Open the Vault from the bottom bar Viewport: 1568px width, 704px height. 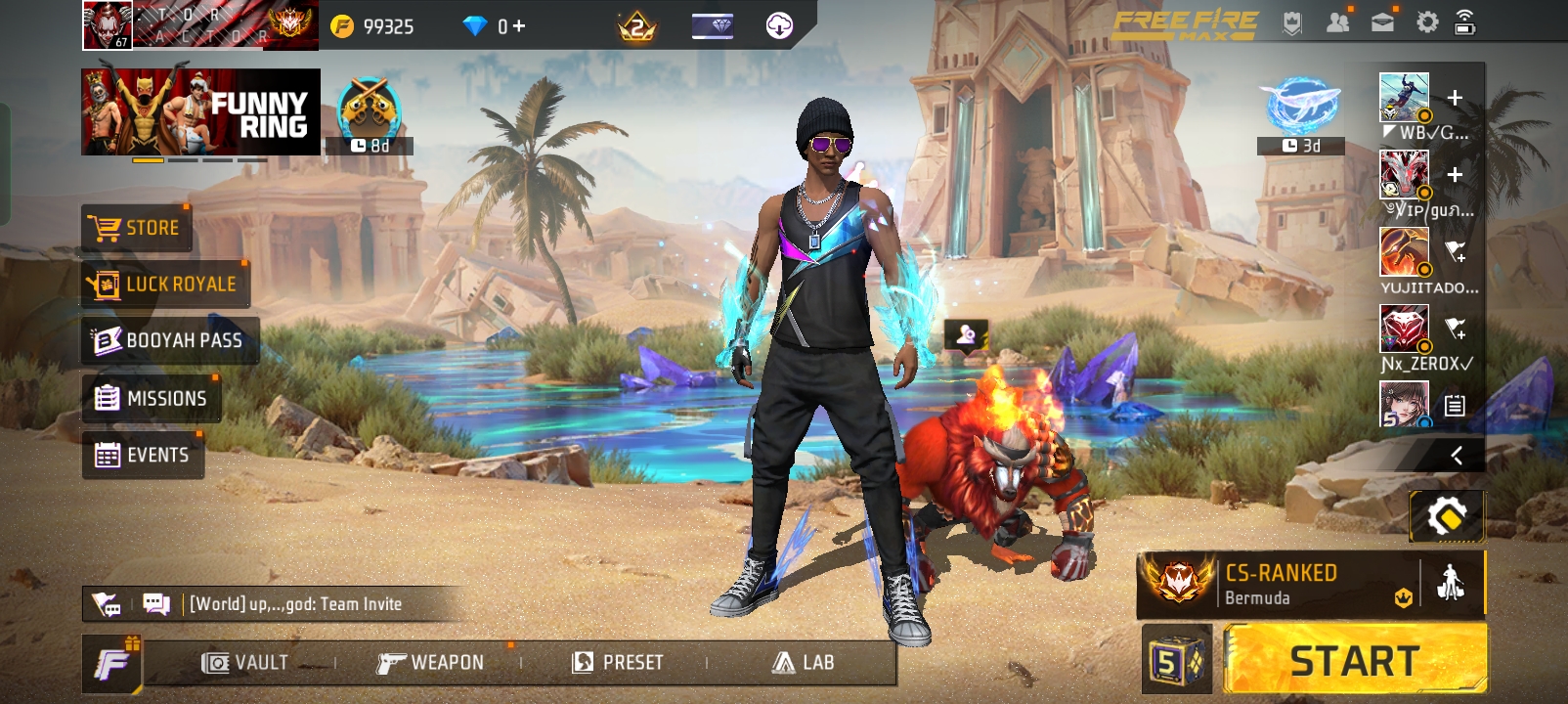[x=244, y=662]
